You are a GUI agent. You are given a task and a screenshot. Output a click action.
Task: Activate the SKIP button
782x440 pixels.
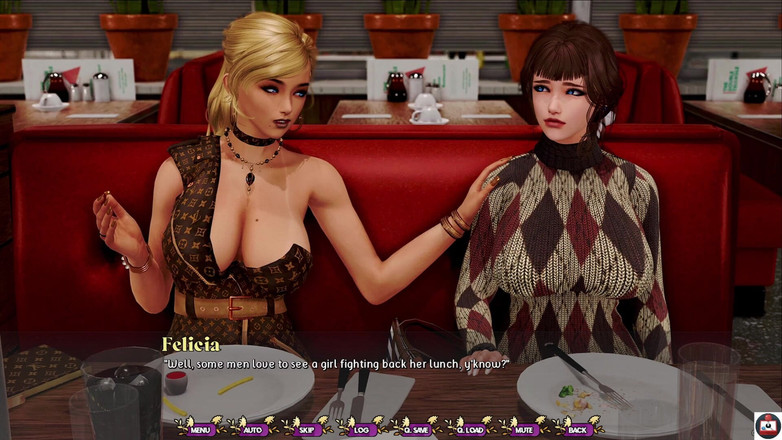(x=308, y=429)
